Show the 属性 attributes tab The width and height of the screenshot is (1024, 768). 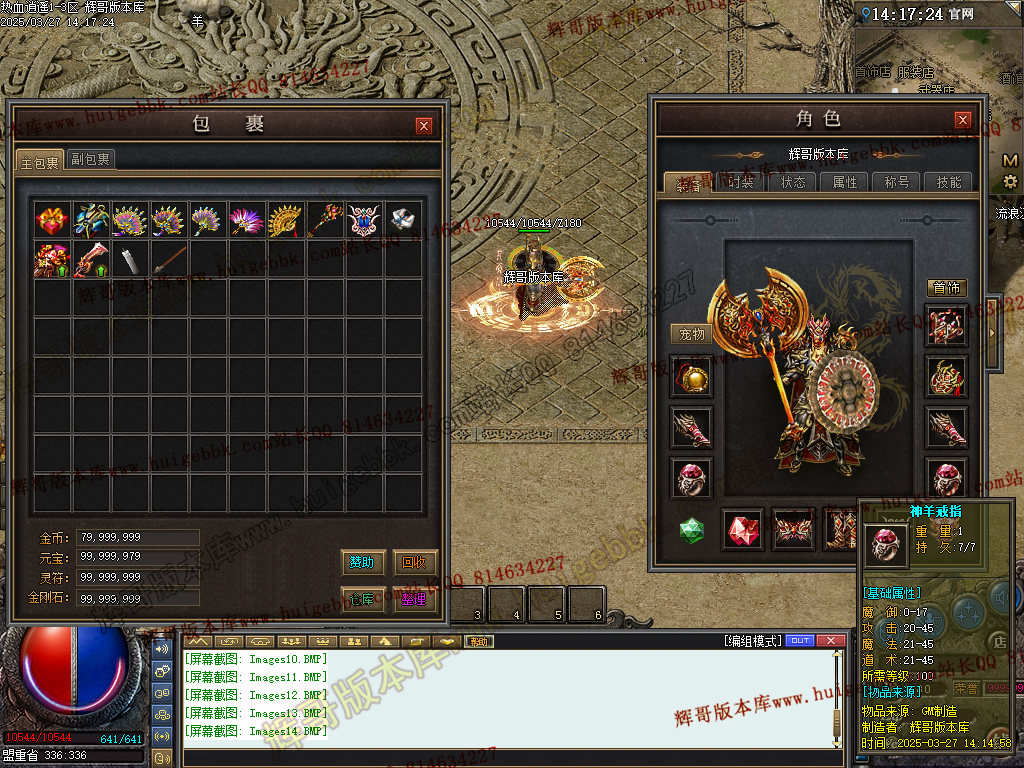pyautogui.click(x=845, y=182)
